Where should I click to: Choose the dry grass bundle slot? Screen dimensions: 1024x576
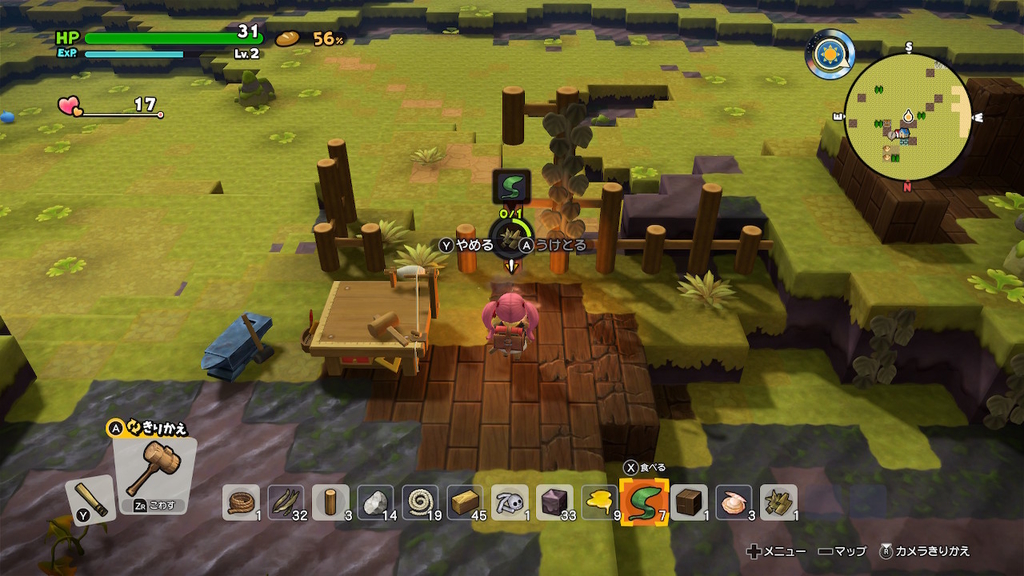[x=779, y=501]
